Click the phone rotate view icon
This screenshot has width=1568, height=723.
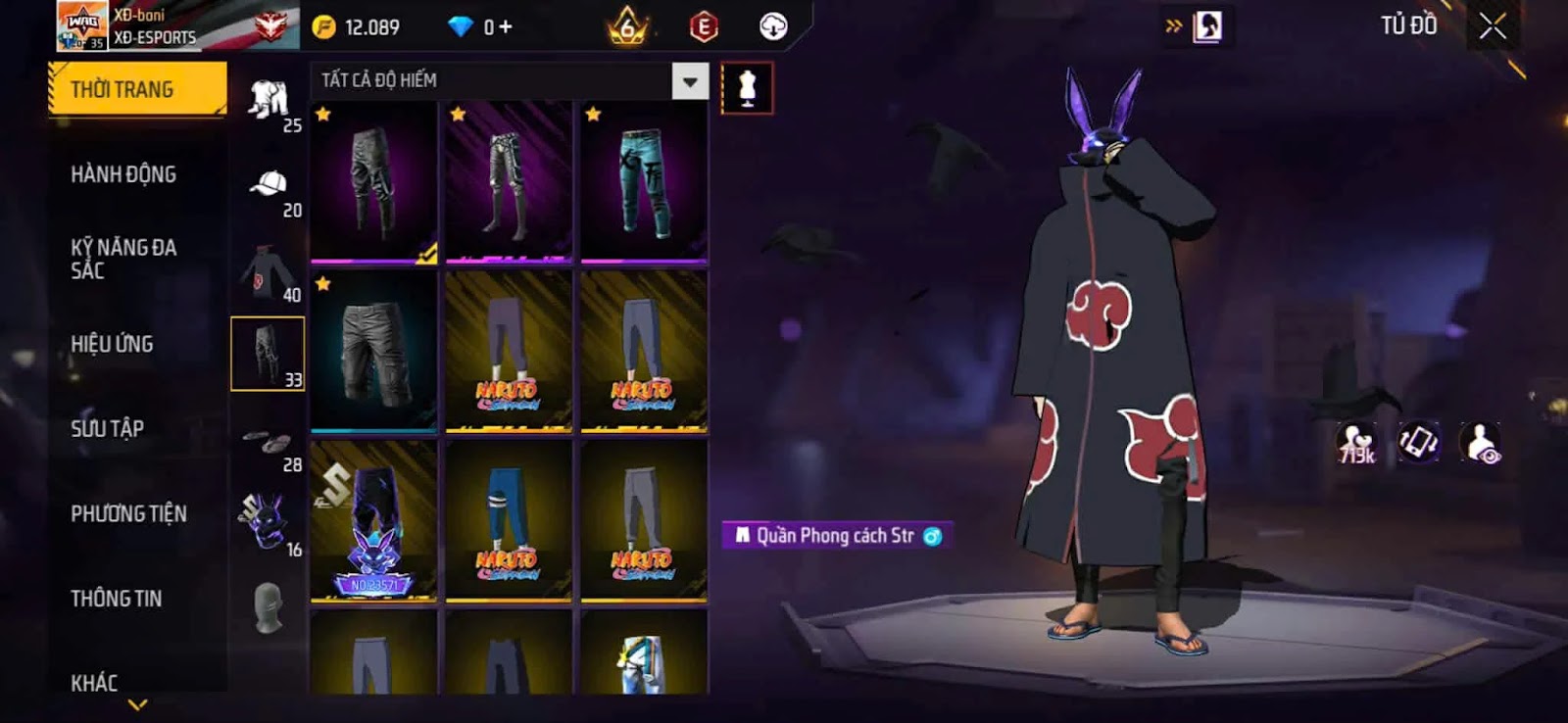(1418, 442)
